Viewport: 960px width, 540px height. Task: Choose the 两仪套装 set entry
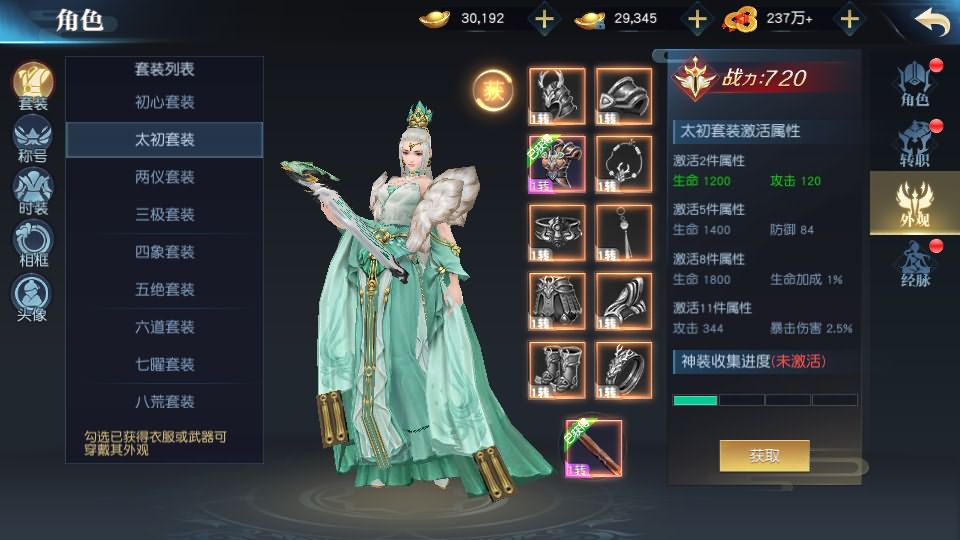tap(164, 177)
